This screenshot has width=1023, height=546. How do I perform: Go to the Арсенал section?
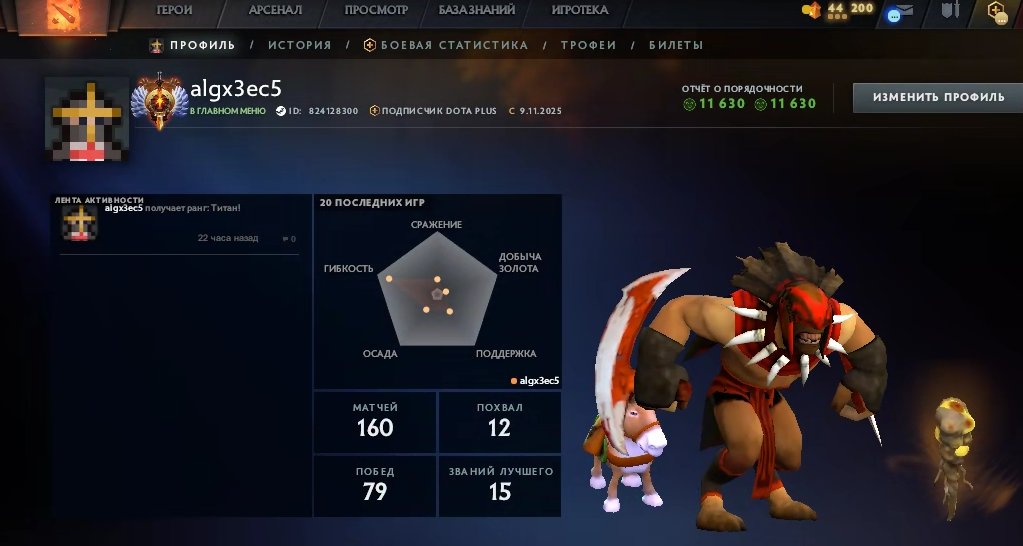tap(275, 10)
